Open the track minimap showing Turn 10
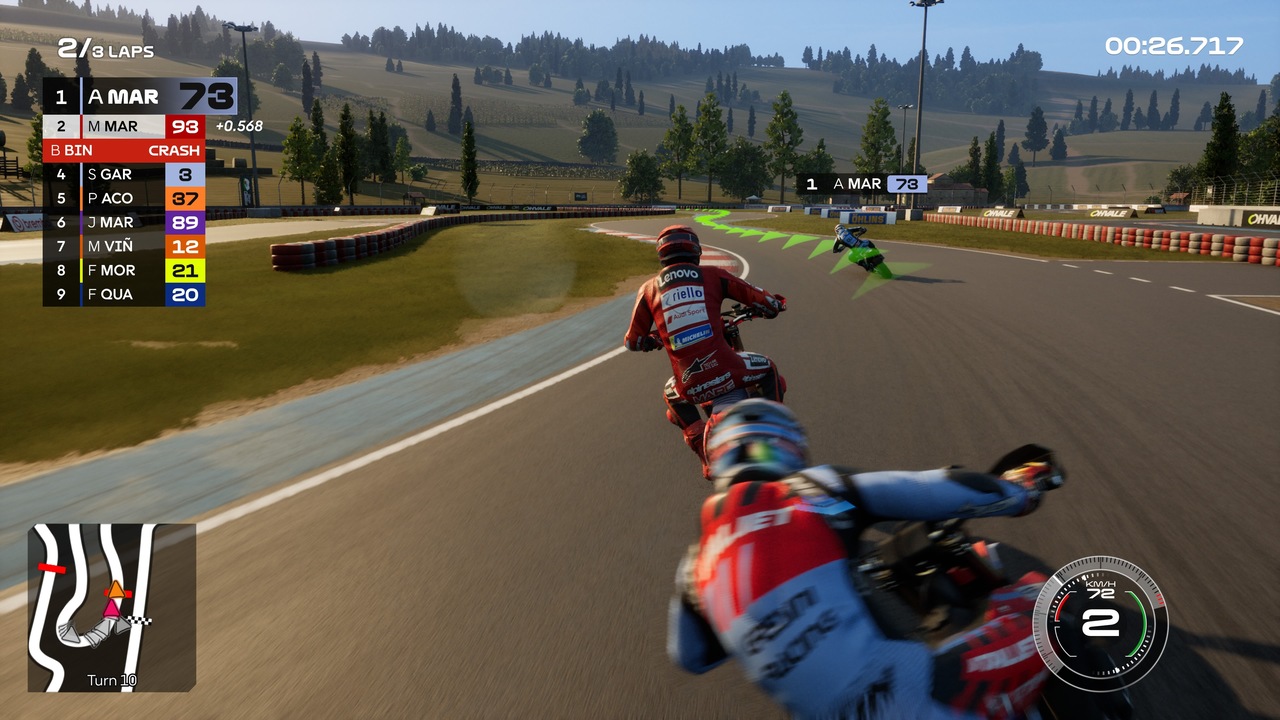Screen dimensions: 1280x720 coord(111,607)
